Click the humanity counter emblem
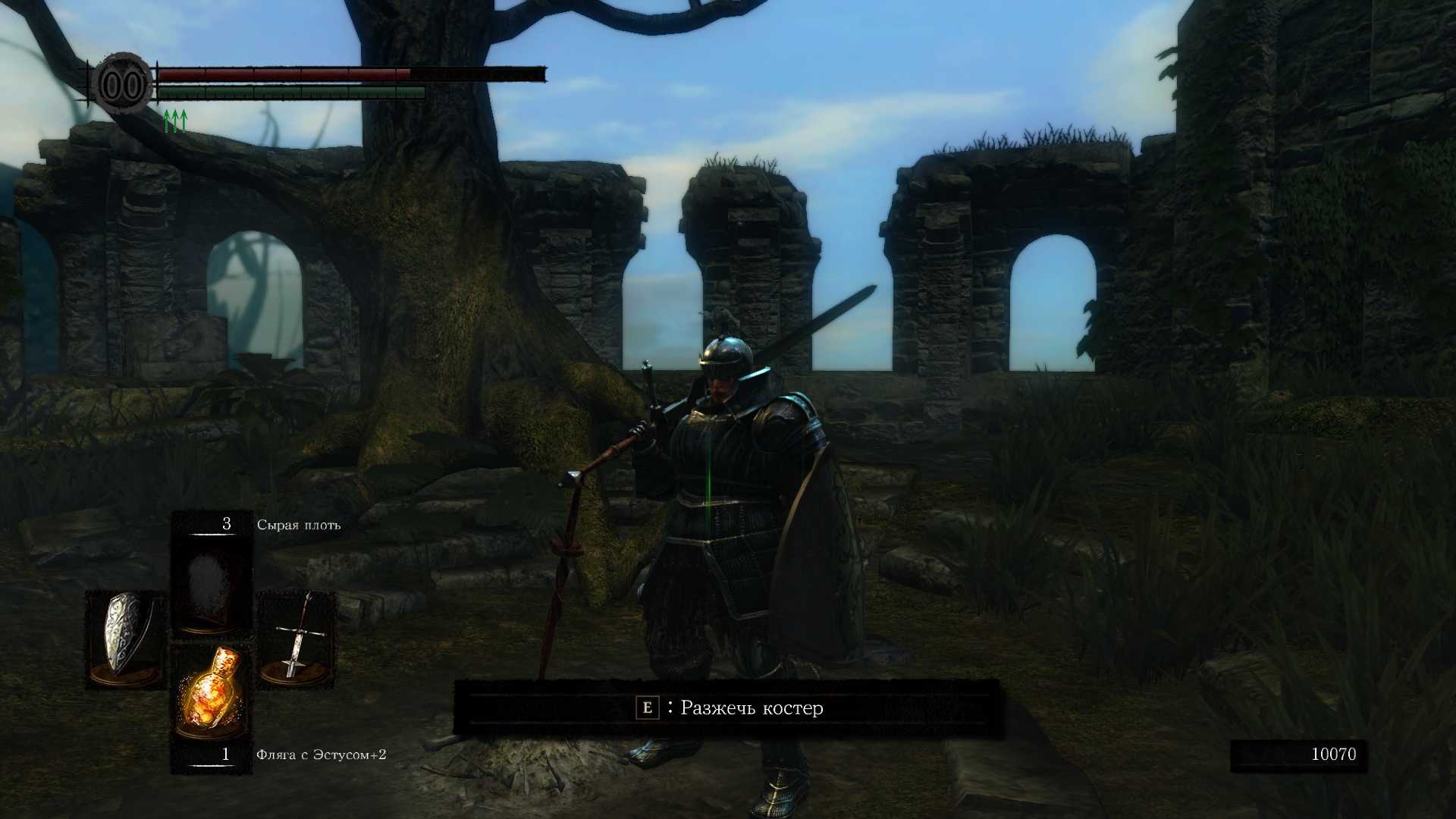Viewport: 1456px width, 819px height. pos(122,85)
